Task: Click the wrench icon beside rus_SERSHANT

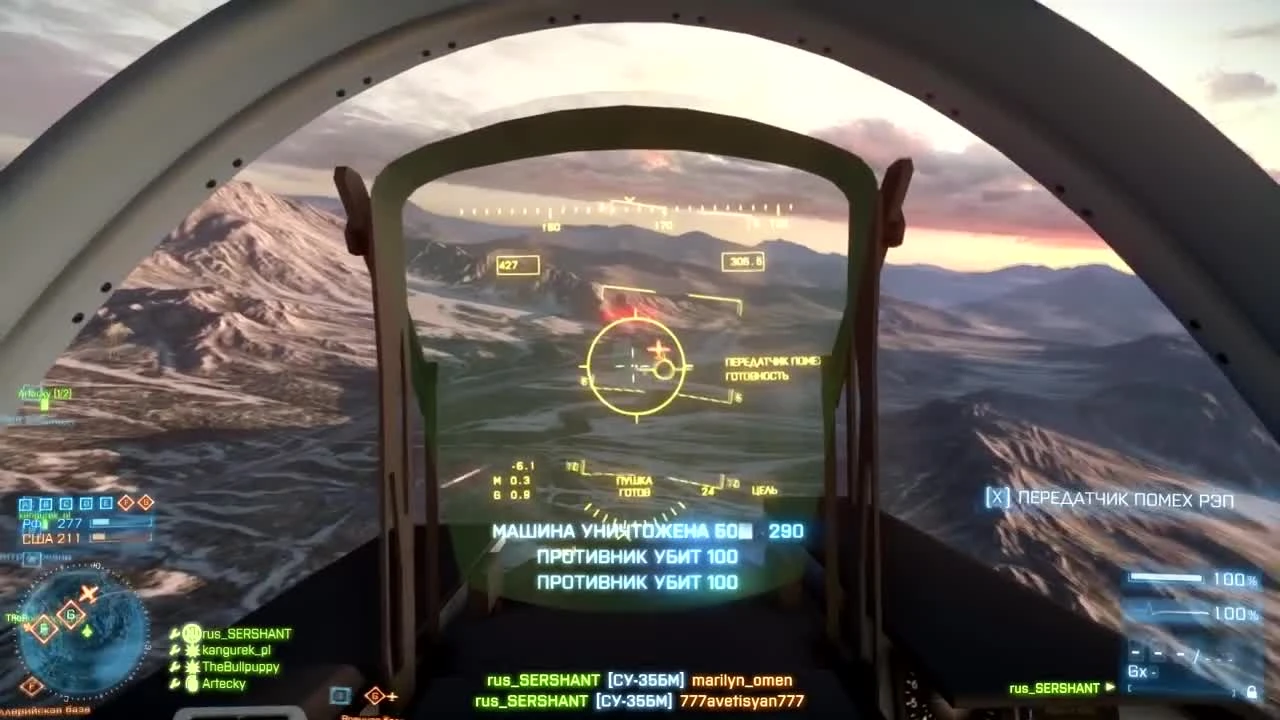Action: point(173,633)
